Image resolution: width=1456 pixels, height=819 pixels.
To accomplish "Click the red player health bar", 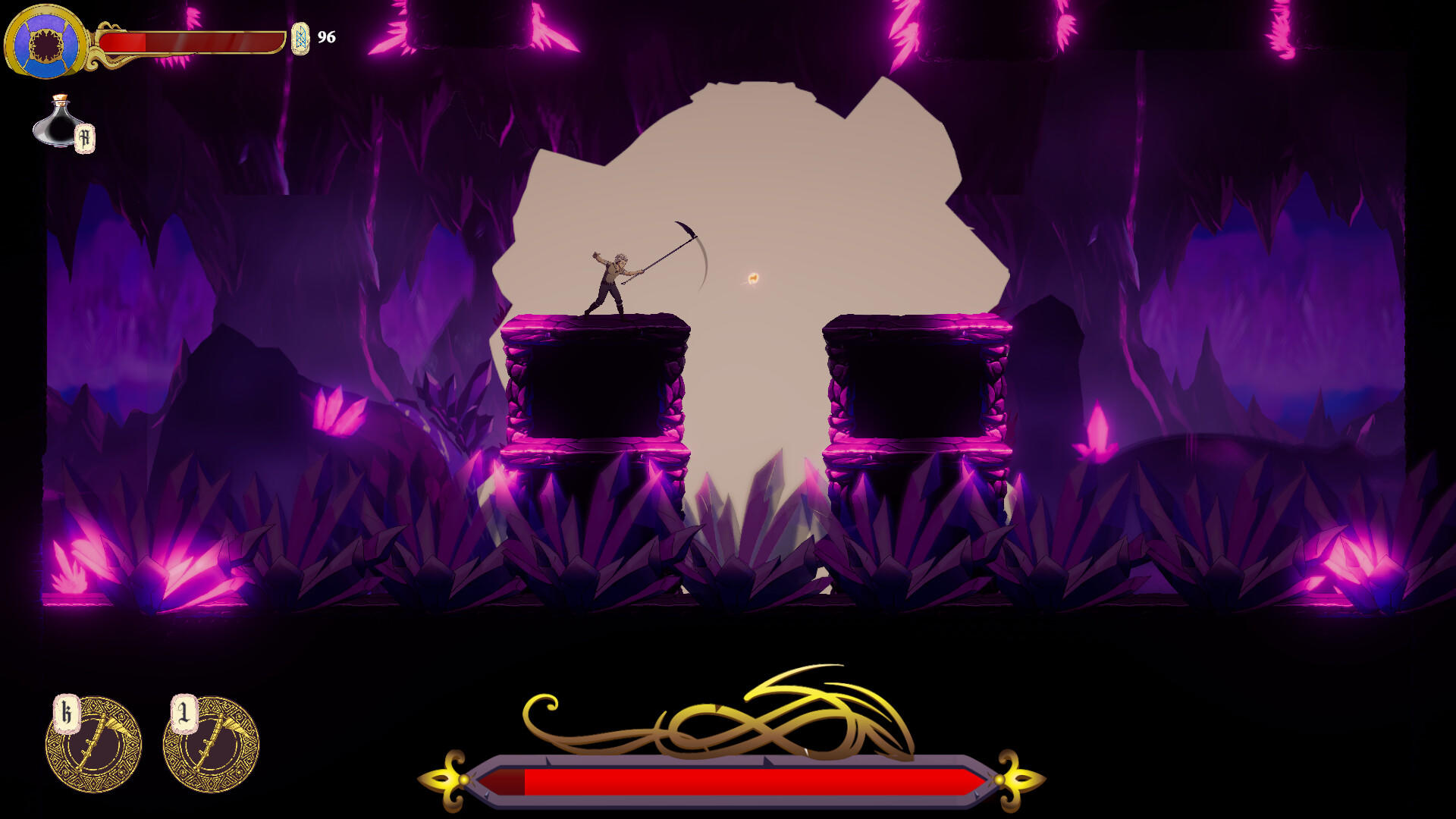I will click(190, 43).
